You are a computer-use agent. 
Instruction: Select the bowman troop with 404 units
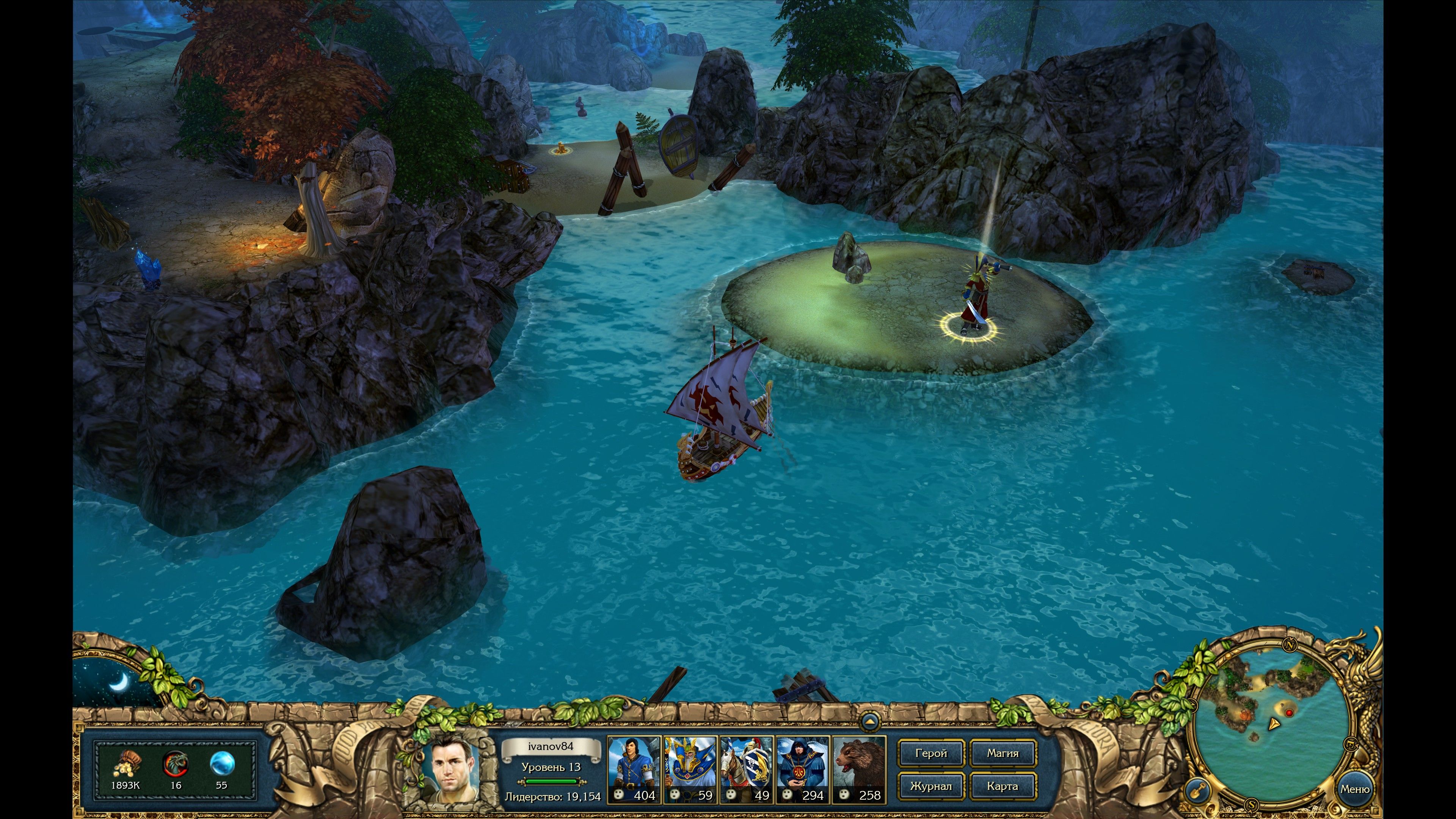(x=634, y=768)
